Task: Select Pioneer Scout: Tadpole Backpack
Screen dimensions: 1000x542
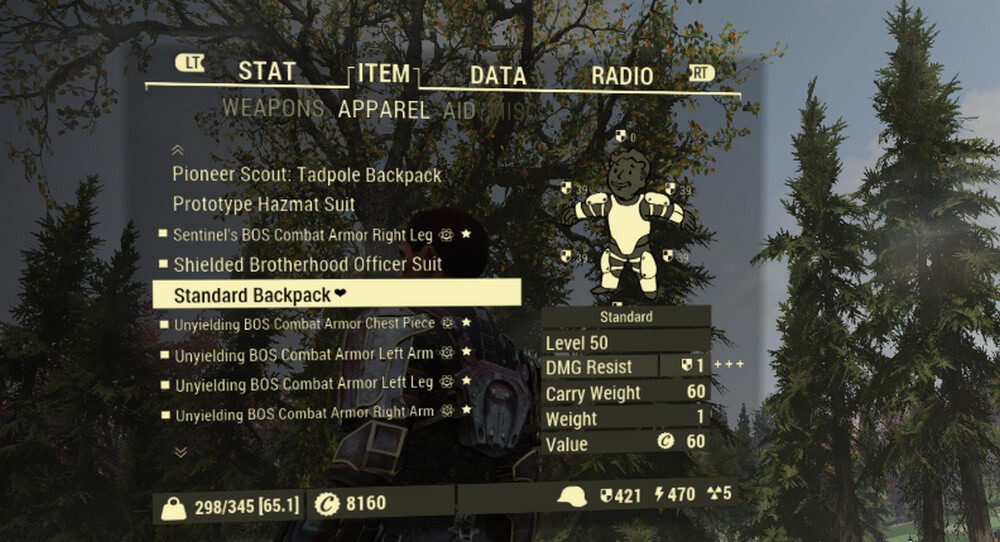Action: pyautogui.click(x=307, y=175)
